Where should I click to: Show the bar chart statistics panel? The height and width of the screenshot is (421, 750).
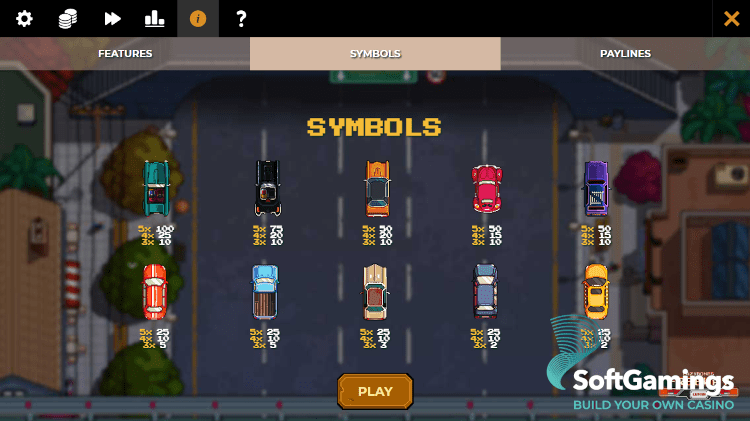pos(154,19)
